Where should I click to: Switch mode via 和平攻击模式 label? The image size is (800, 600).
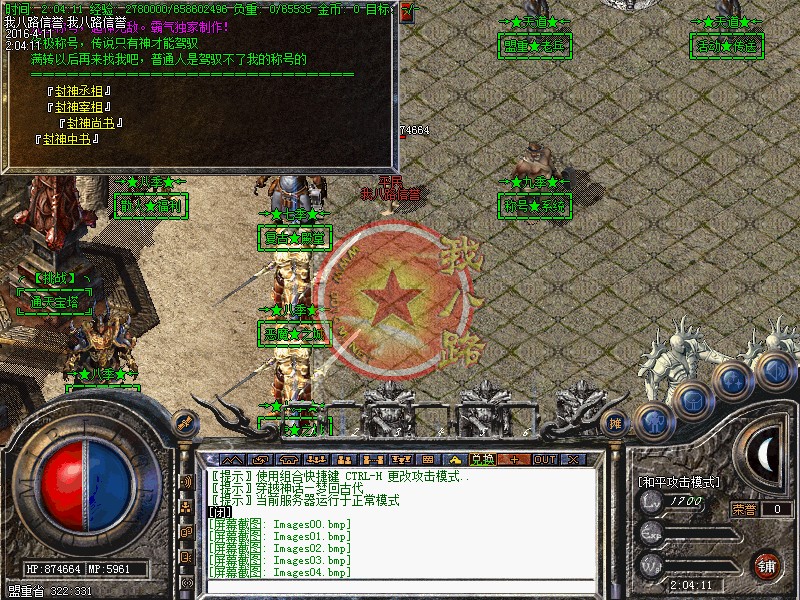pyautogui.click(x=679, y=482)
